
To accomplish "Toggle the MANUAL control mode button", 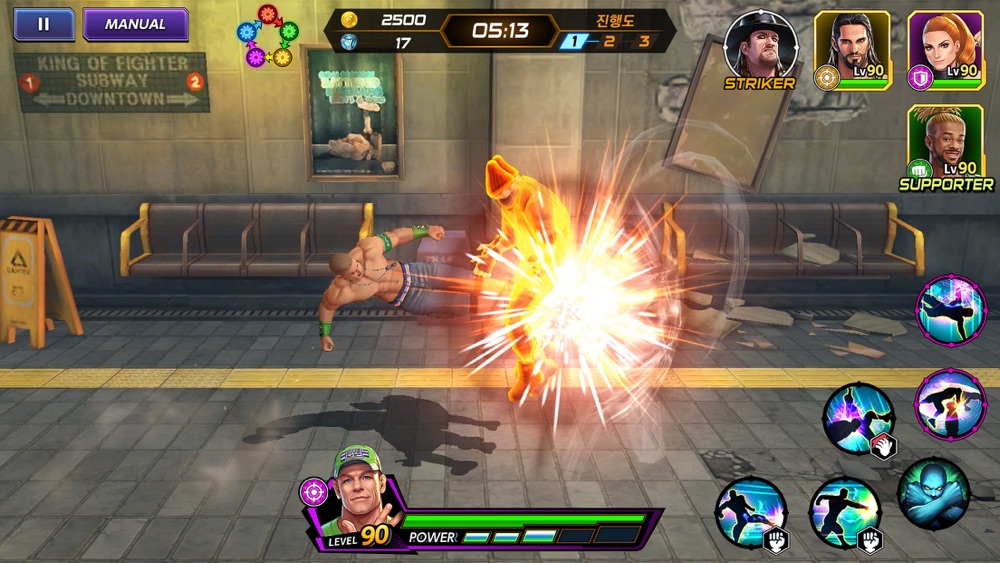I will 135,24.
